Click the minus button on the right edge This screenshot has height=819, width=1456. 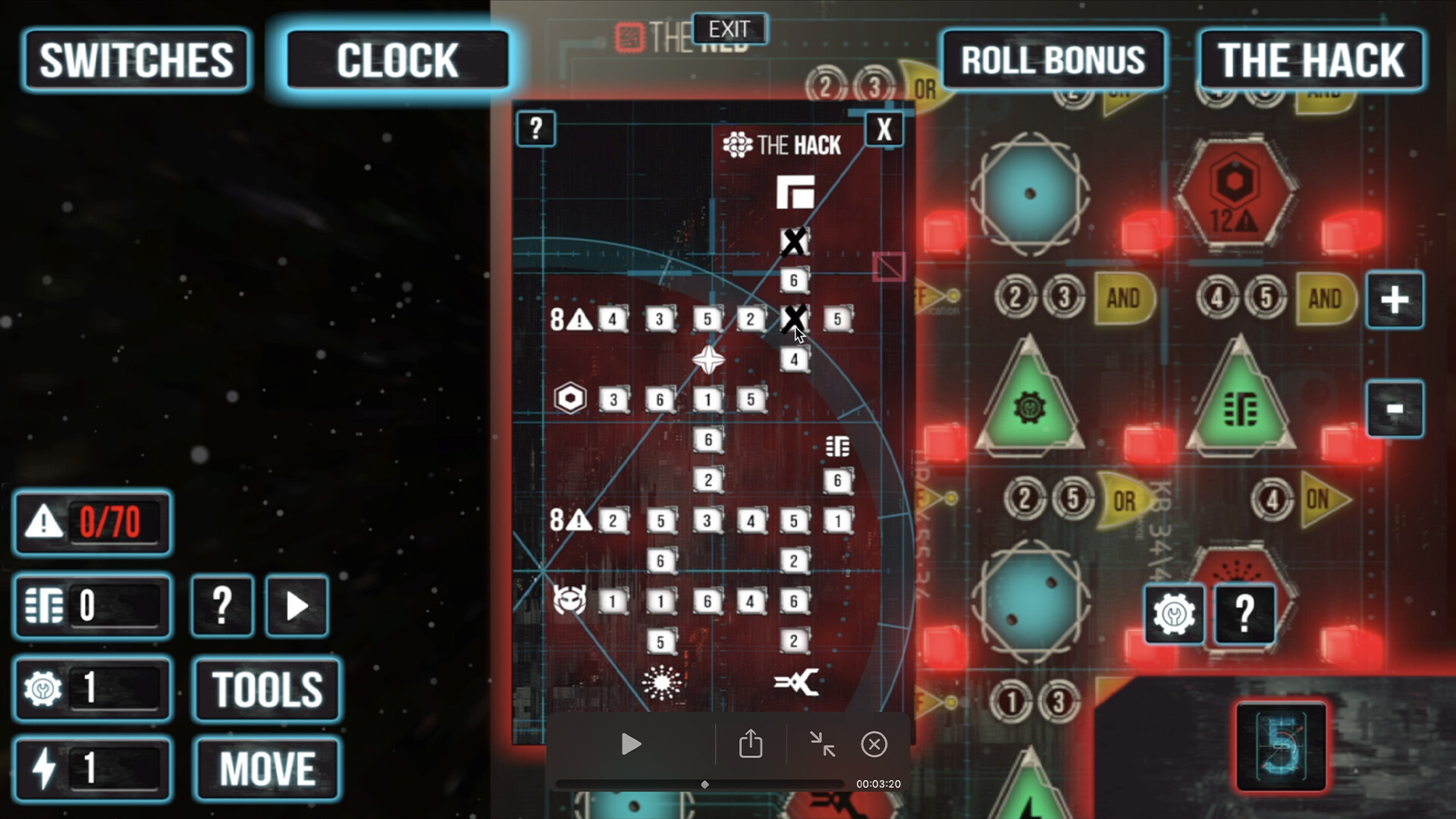tap(1395, 407)
